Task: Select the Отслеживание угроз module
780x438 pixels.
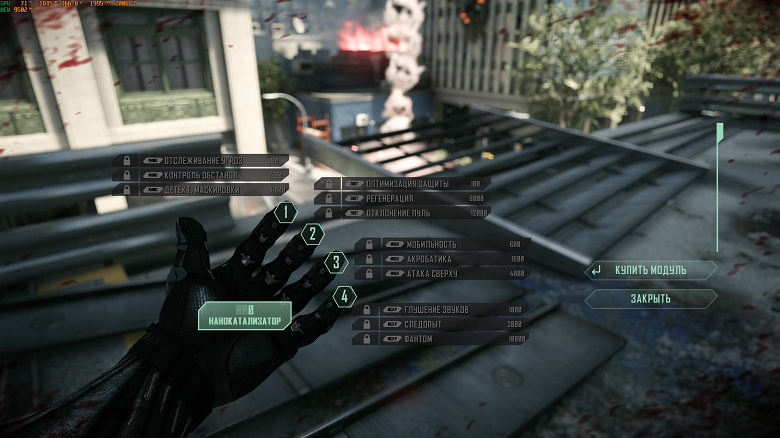Action: [200, 160]
